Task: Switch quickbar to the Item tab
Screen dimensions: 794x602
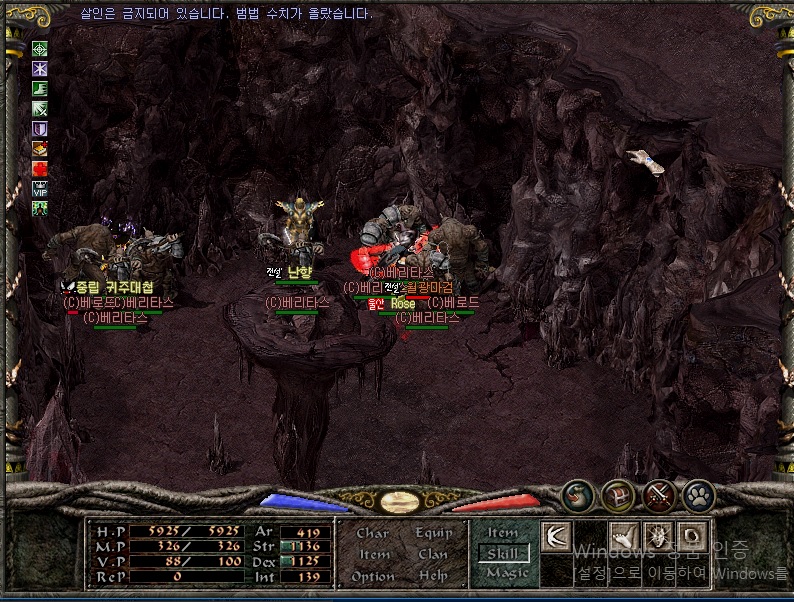Action: [x=502, y=533]
